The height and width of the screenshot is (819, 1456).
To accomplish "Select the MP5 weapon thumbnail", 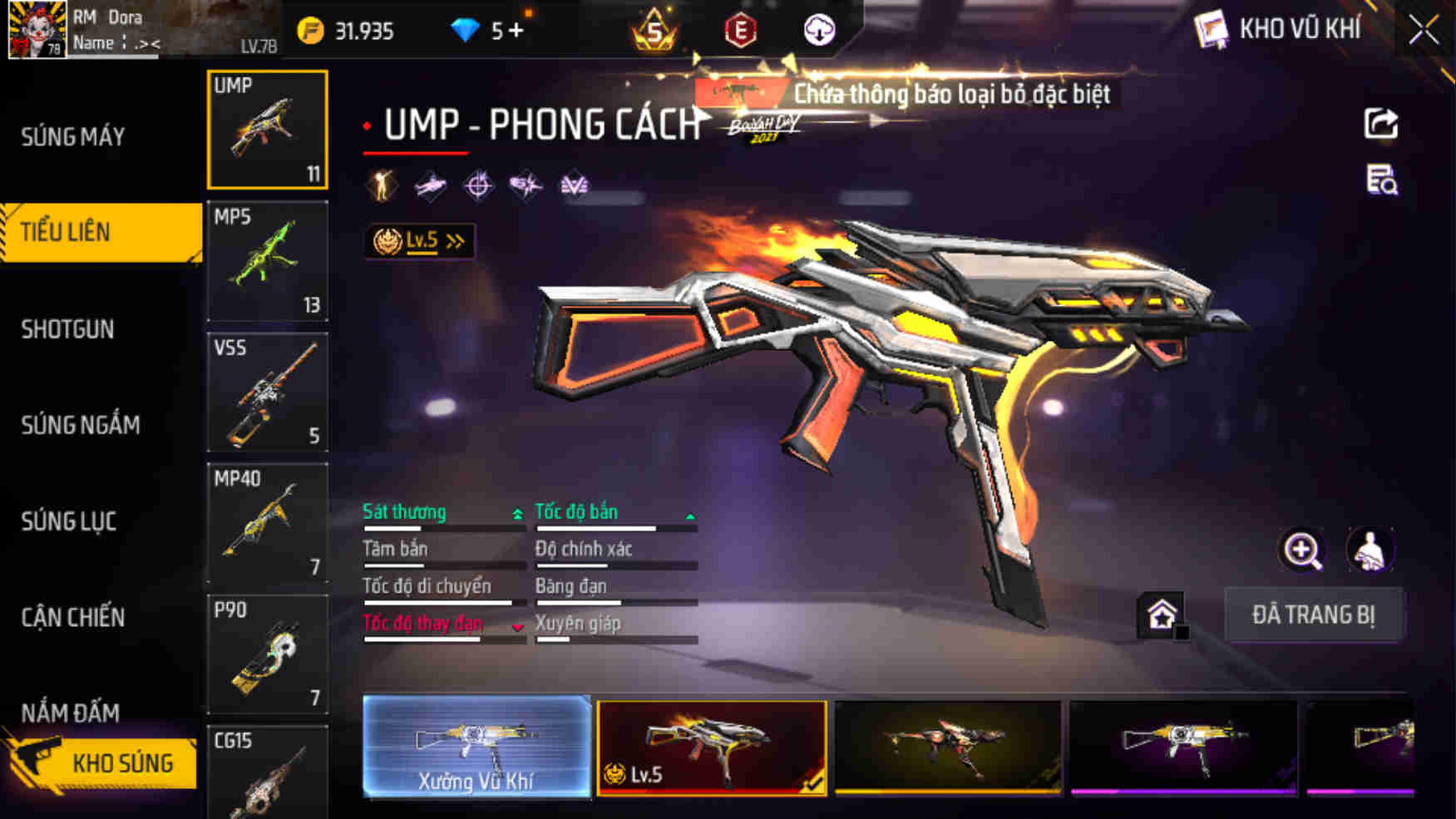I will pos(267,262).
